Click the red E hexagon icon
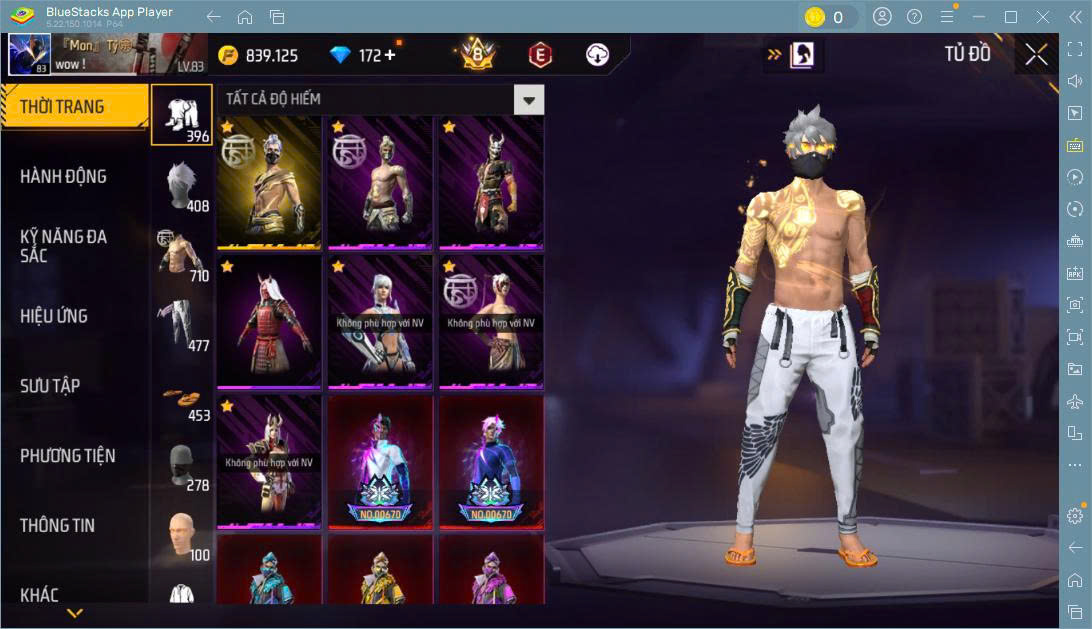This screenshot has height=629, width=1092. click(540, 55)
